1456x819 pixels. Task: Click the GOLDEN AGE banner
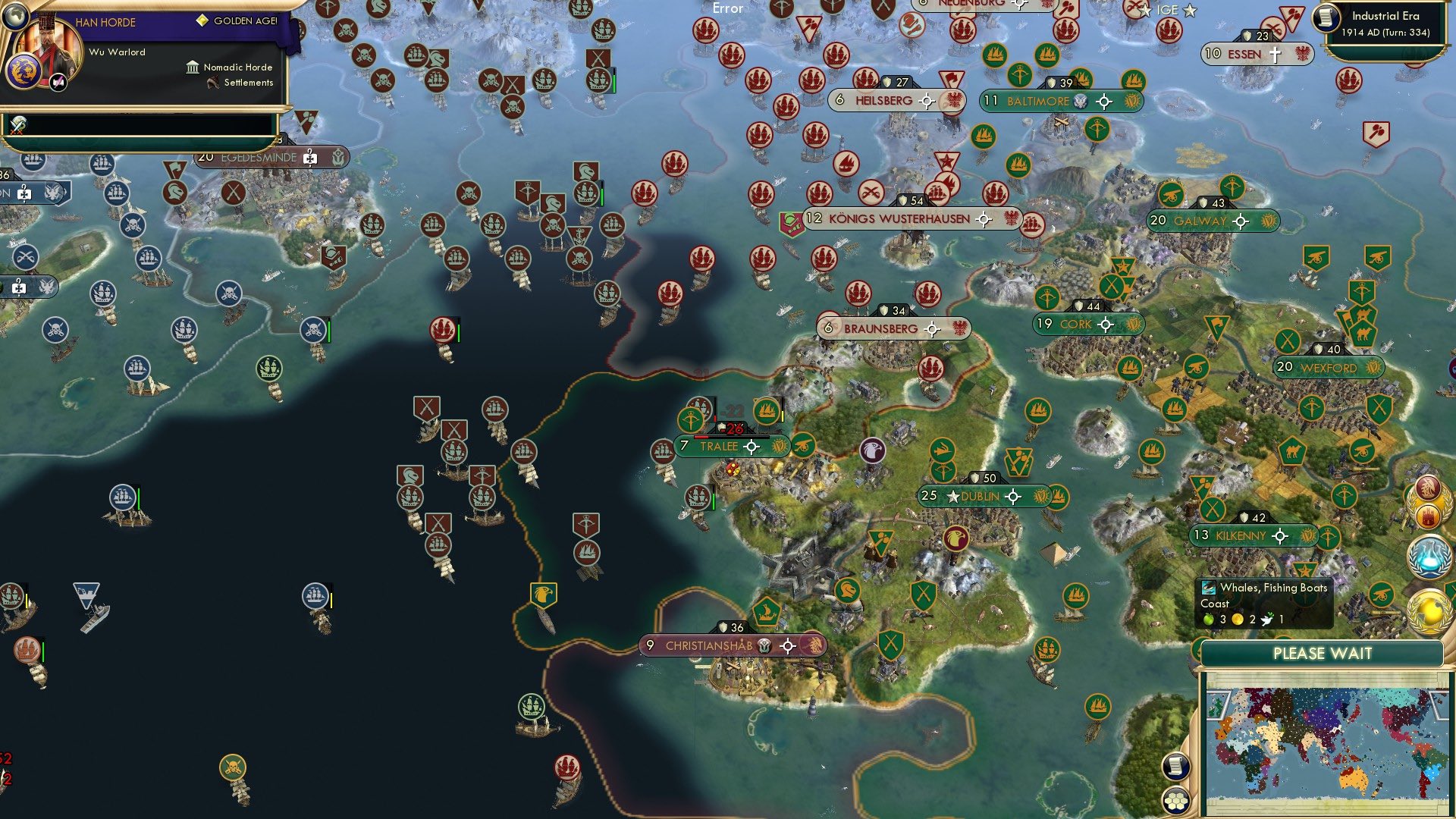(238, 21)
